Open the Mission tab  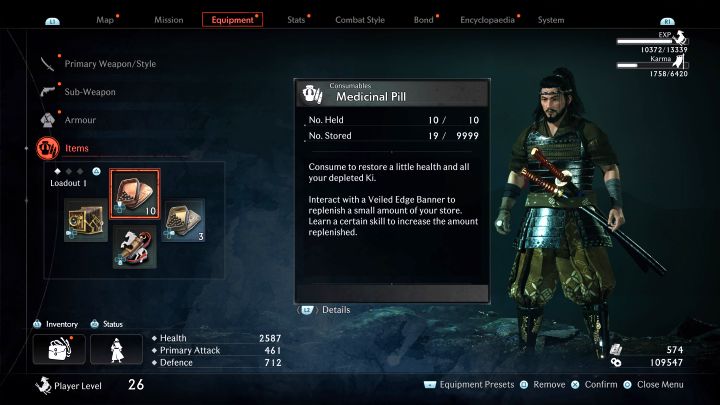[x=167, y=20]
